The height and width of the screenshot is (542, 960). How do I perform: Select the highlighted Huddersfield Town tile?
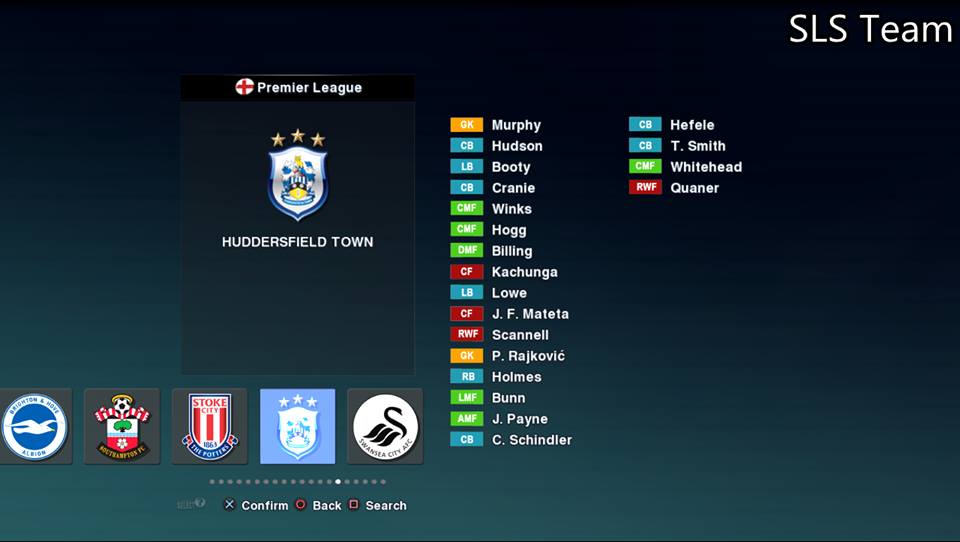coord(297,426)
